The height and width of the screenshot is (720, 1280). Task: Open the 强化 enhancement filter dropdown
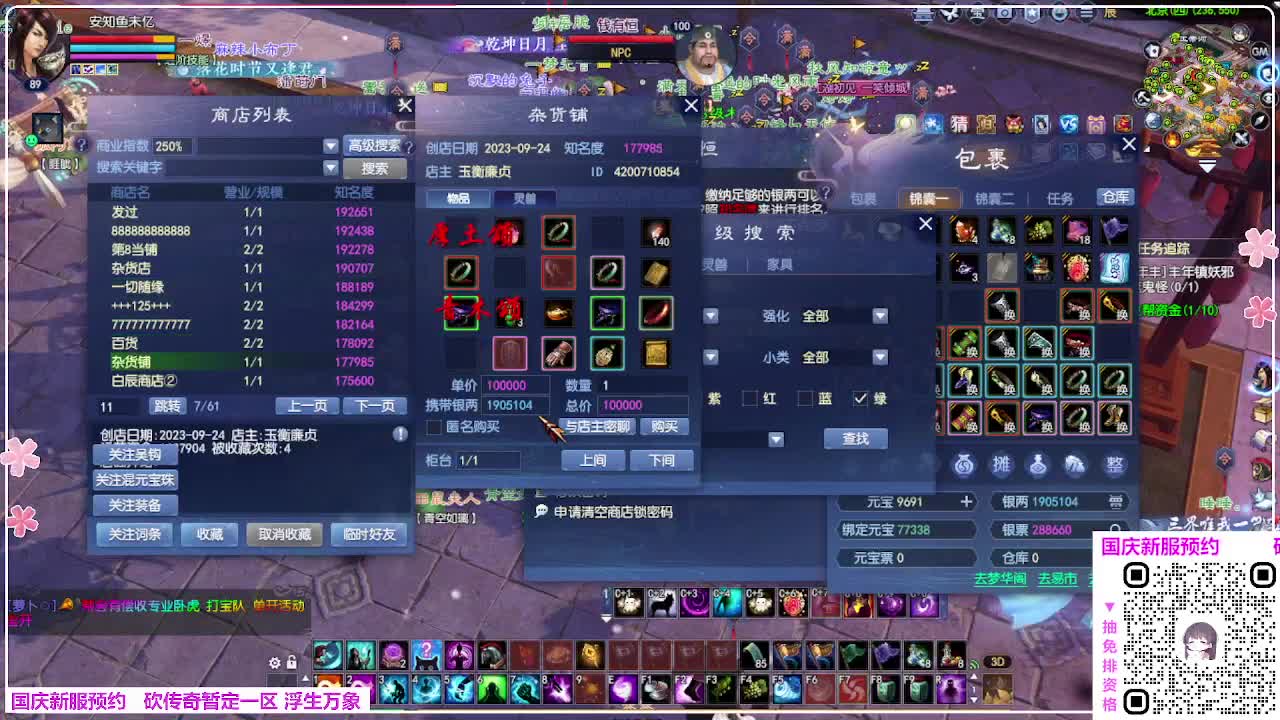(878, 314)
